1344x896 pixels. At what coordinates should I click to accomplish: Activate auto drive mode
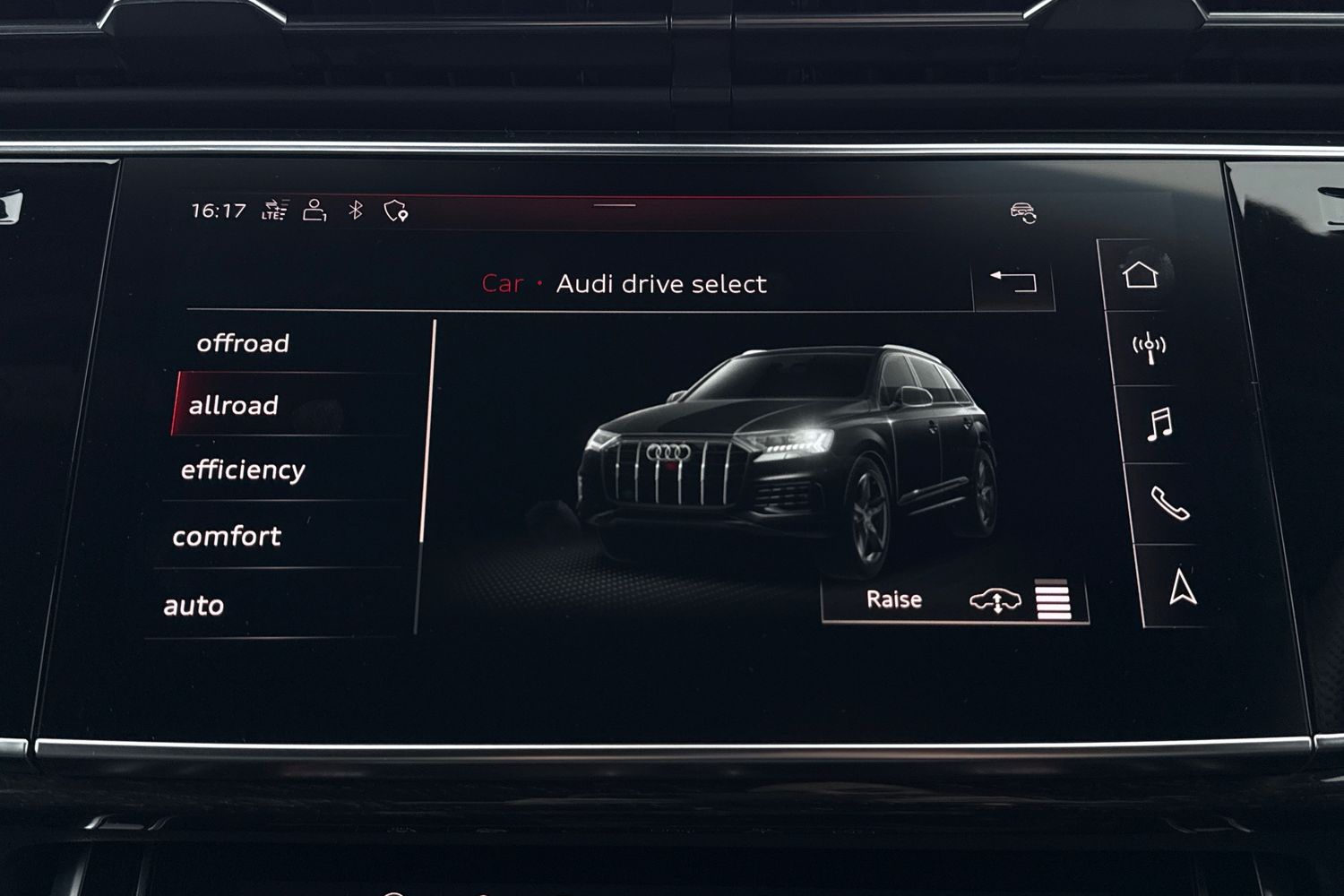(x=195, y=604)
